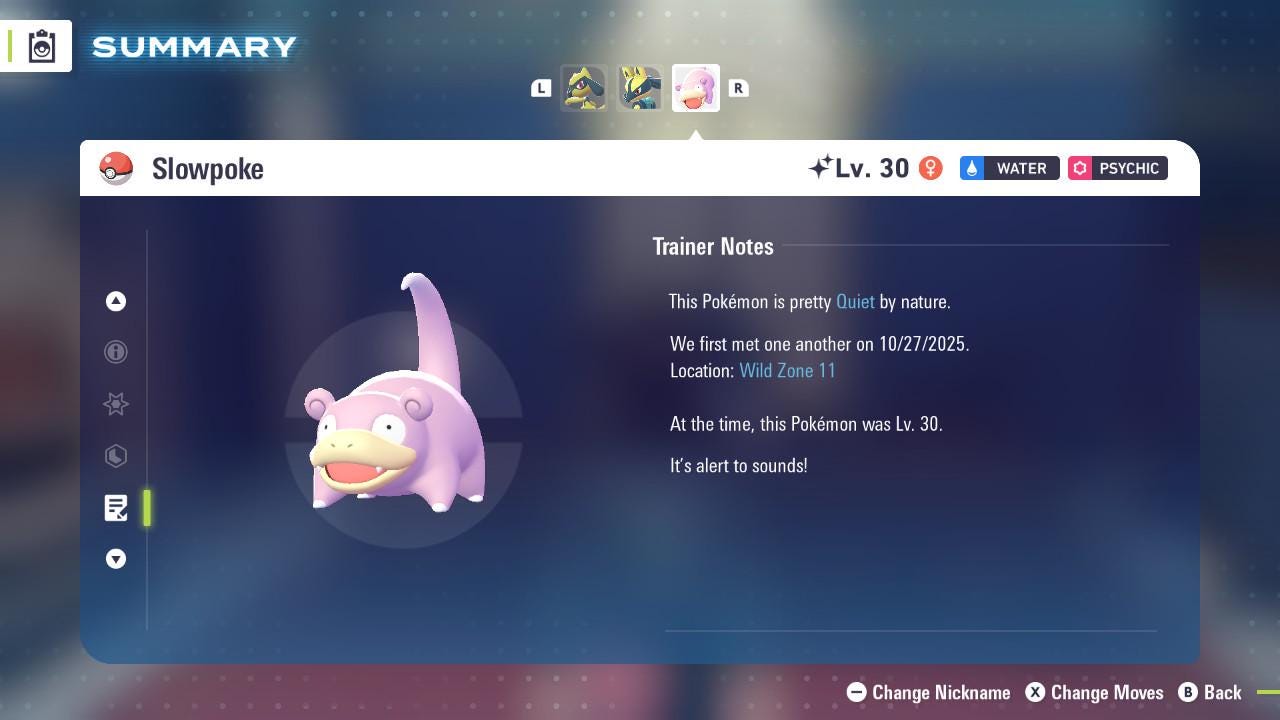Expand upward with the sidebar up arrow
The width and height of the screenshot is (1280, 720).
coord(116,301)
